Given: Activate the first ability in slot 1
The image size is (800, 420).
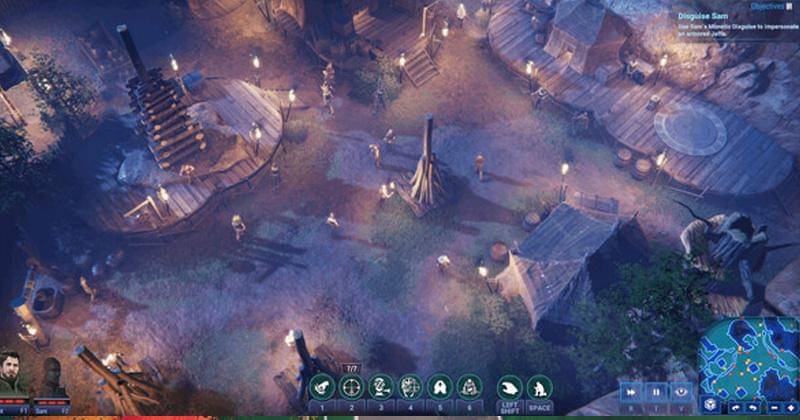Looking at the screenshot, I should pos(322,387).
